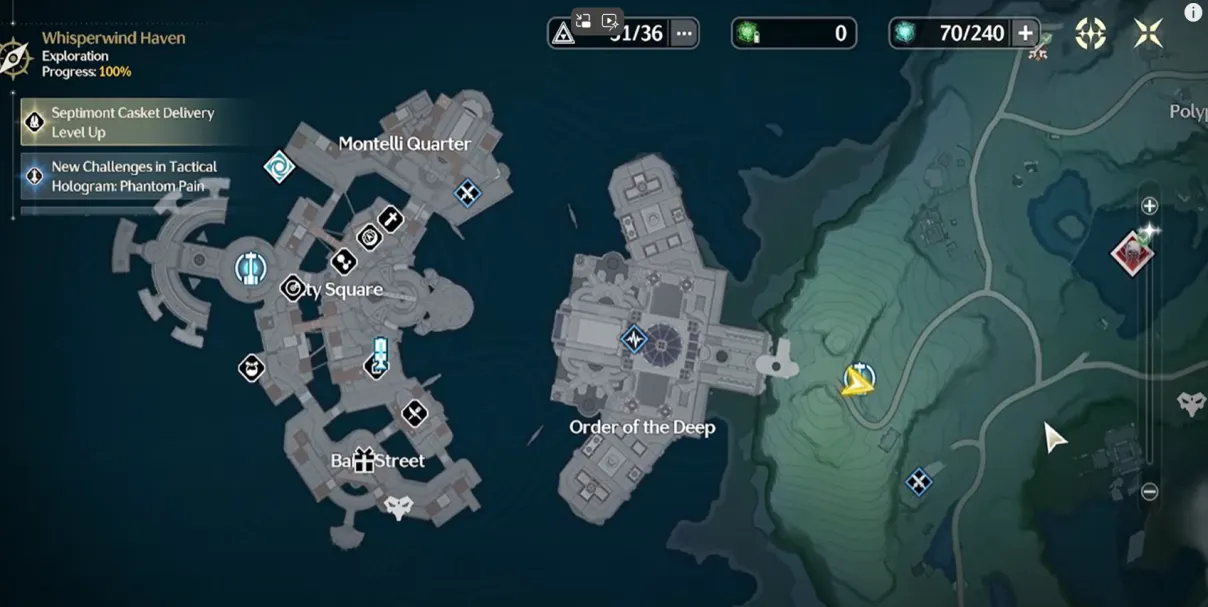Add more with the plus button beside 70/240
This screenshot has width=1208, height=607.
(x=1025, y=33)
